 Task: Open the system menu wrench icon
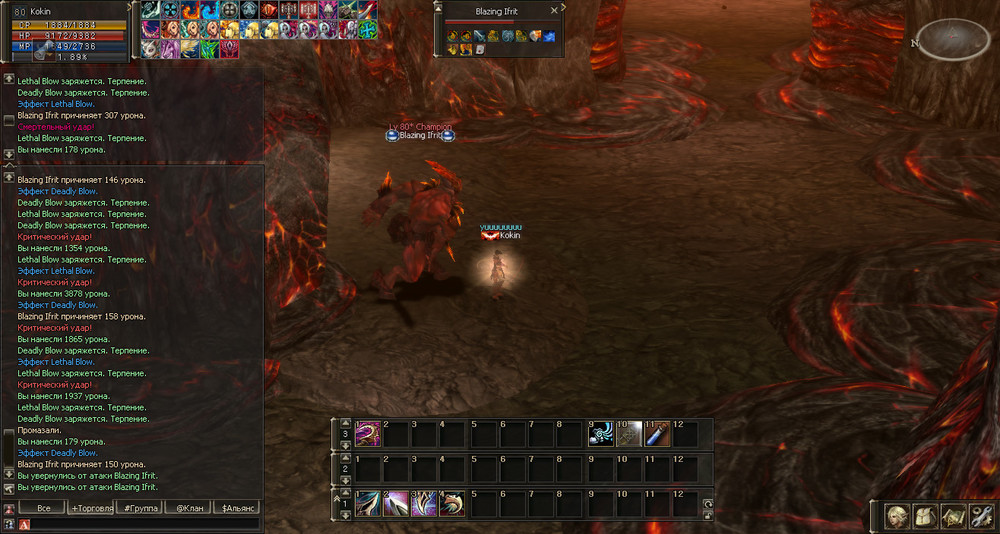(980, 516)
